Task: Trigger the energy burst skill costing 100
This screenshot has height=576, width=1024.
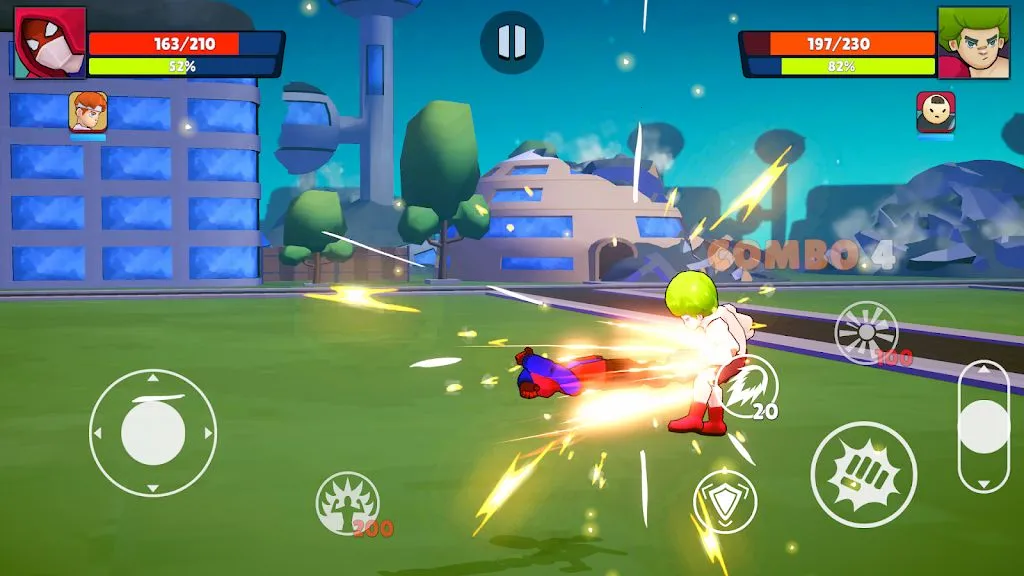Action: click(866, 333)
